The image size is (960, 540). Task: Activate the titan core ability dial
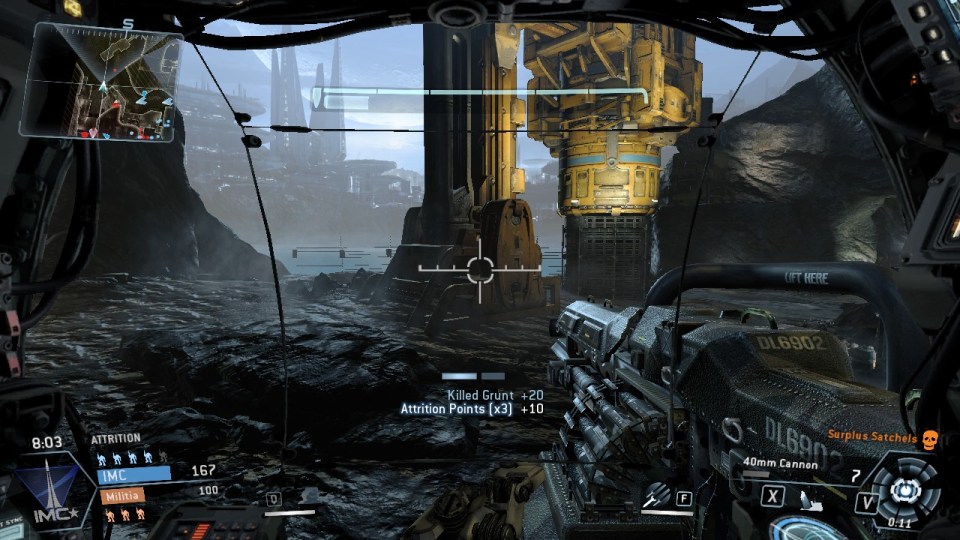[x=904, y=490]
